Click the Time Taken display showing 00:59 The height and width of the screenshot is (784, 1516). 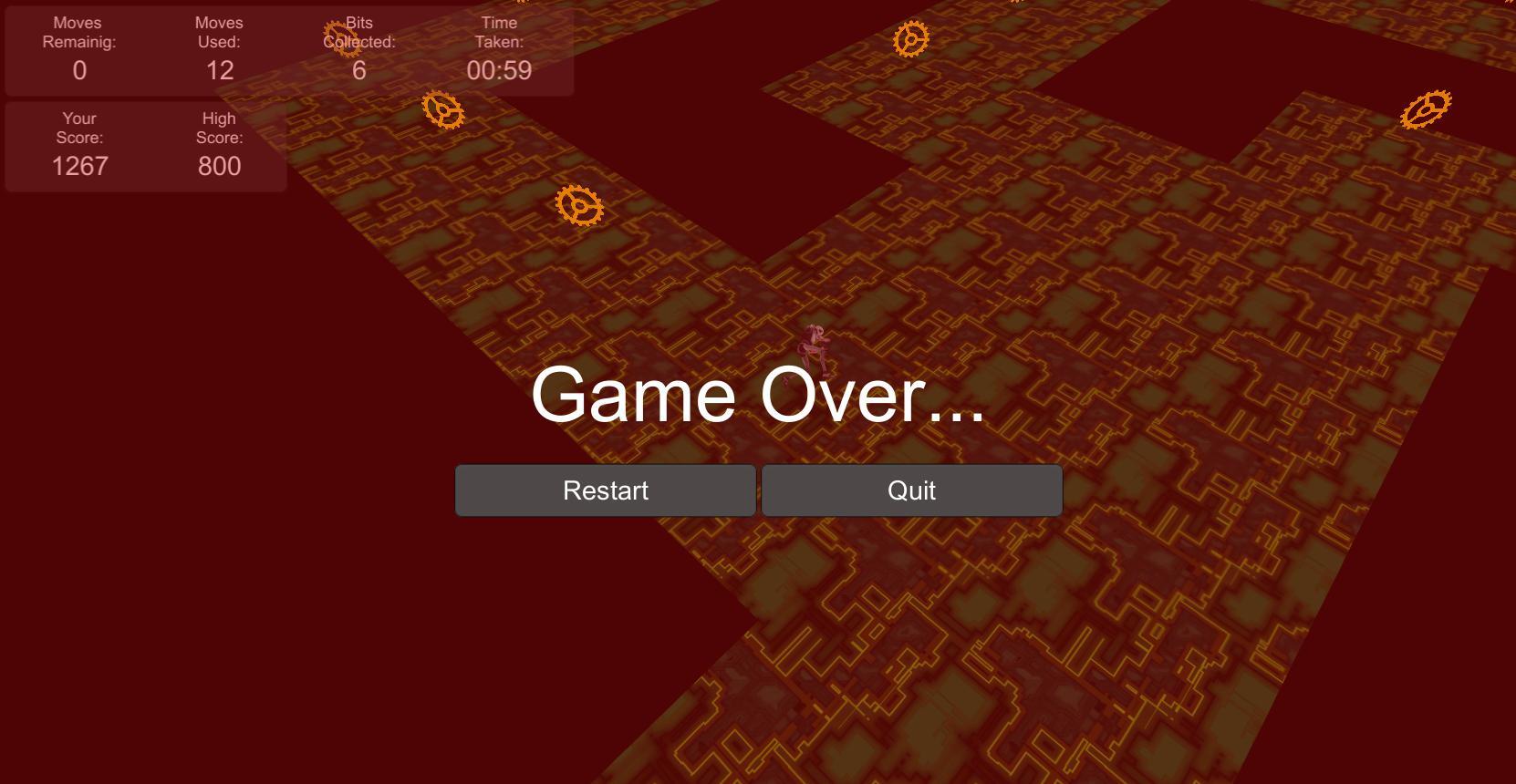(x=499, y=69)
